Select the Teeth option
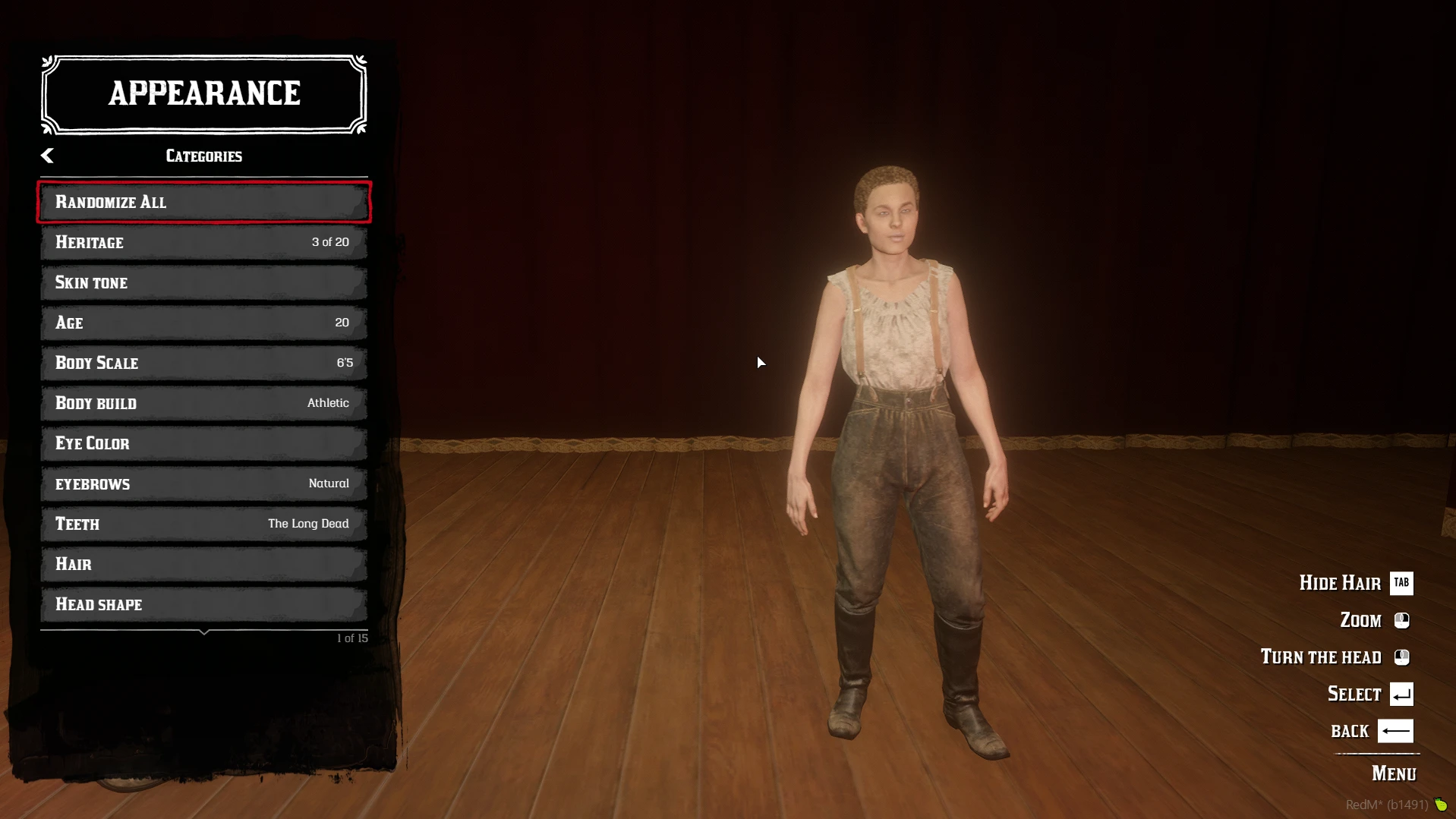This screenshot has width=1456, height=819. tap(203, 524)
